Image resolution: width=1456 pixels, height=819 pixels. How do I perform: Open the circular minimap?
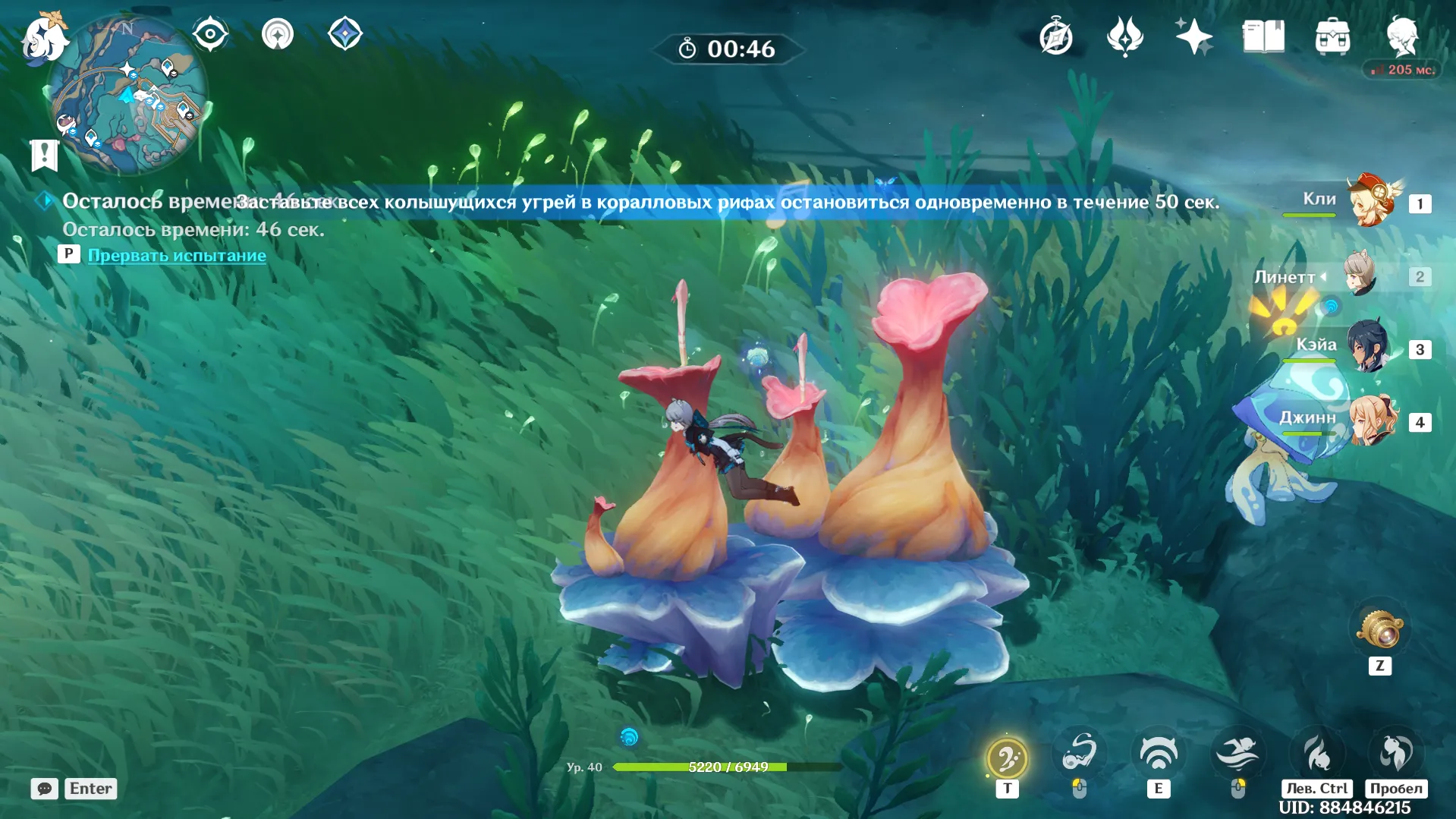pyautogui.click(x=127, y=96)
